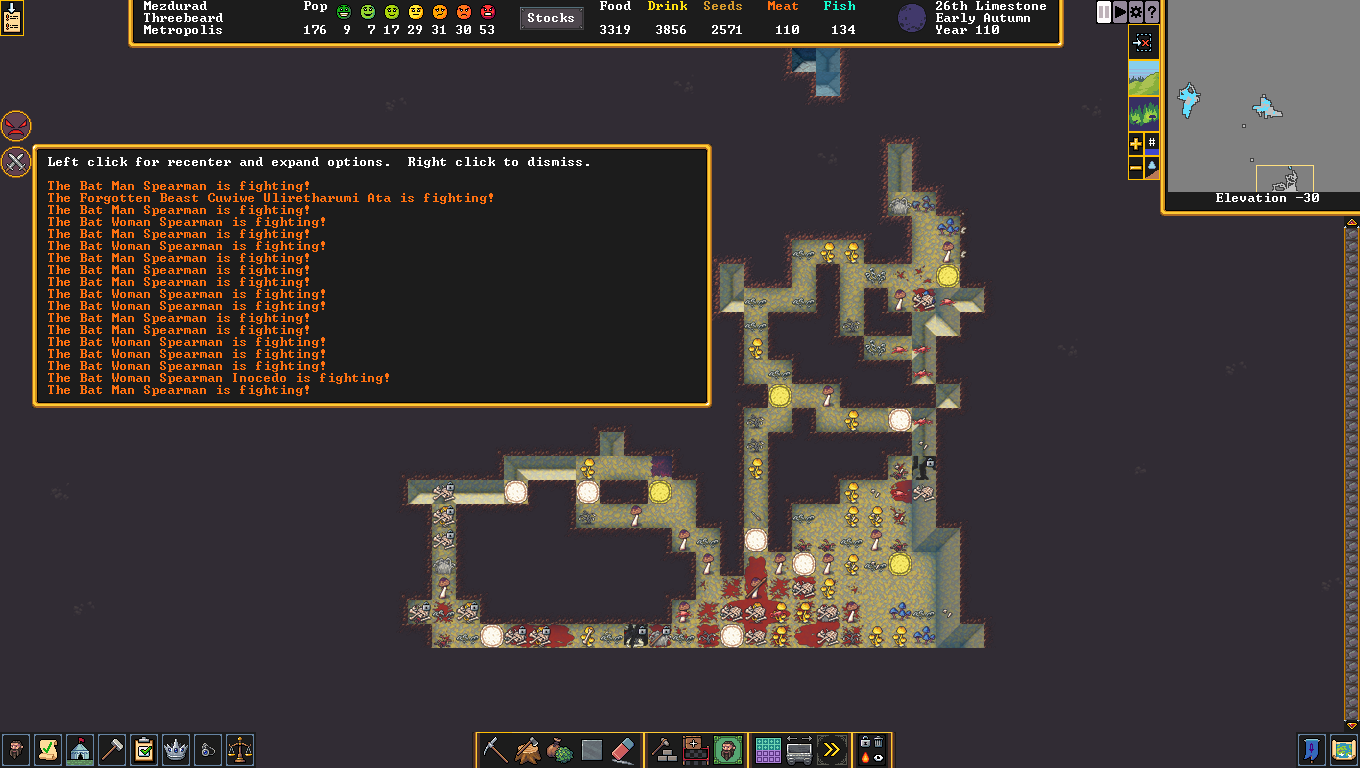Open the Forgotten Beast fighting report
The height and width of the screenshot is (768, 1360).
point(271,198)
